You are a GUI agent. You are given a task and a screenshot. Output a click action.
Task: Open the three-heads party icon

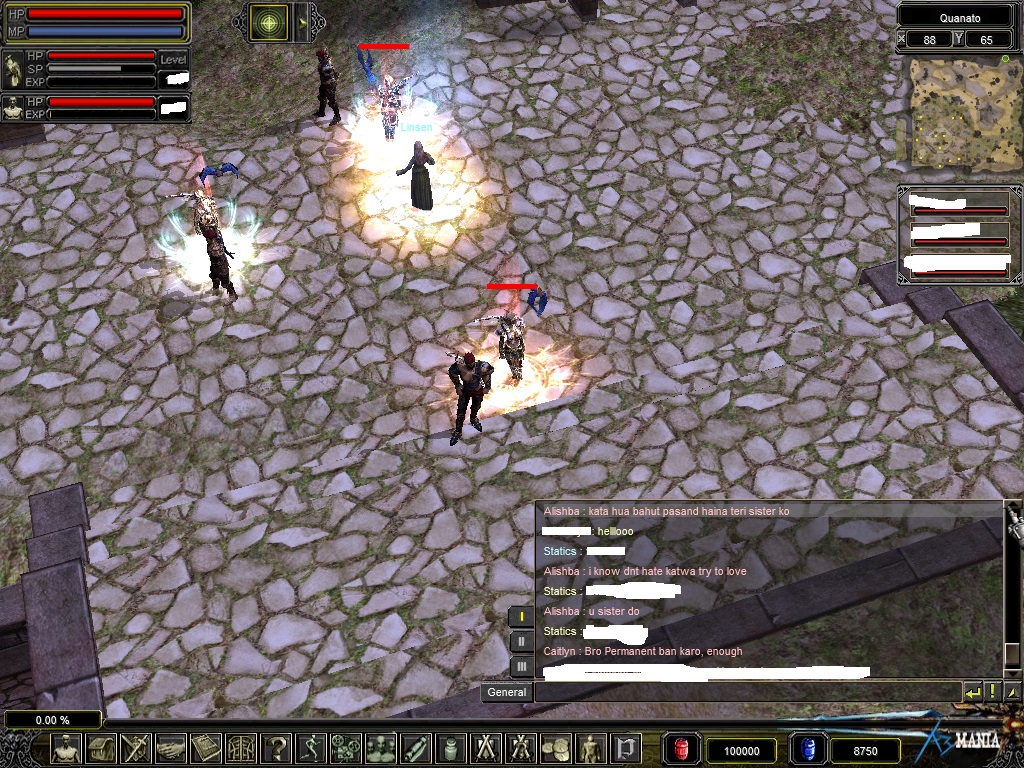[x=383, y=748]
